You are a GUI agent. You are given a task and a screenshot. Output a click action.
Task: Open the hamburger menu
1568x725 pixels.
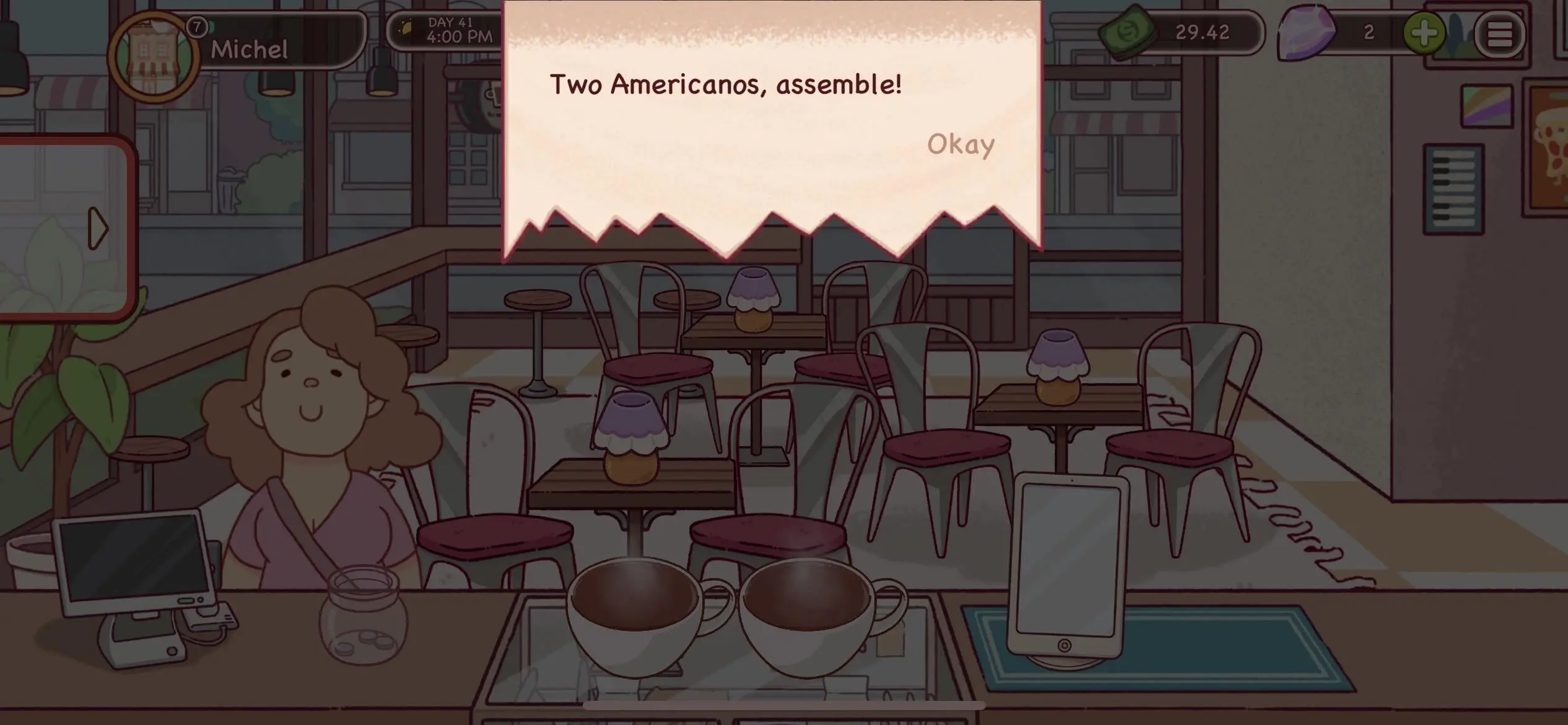click(1499, 34)
